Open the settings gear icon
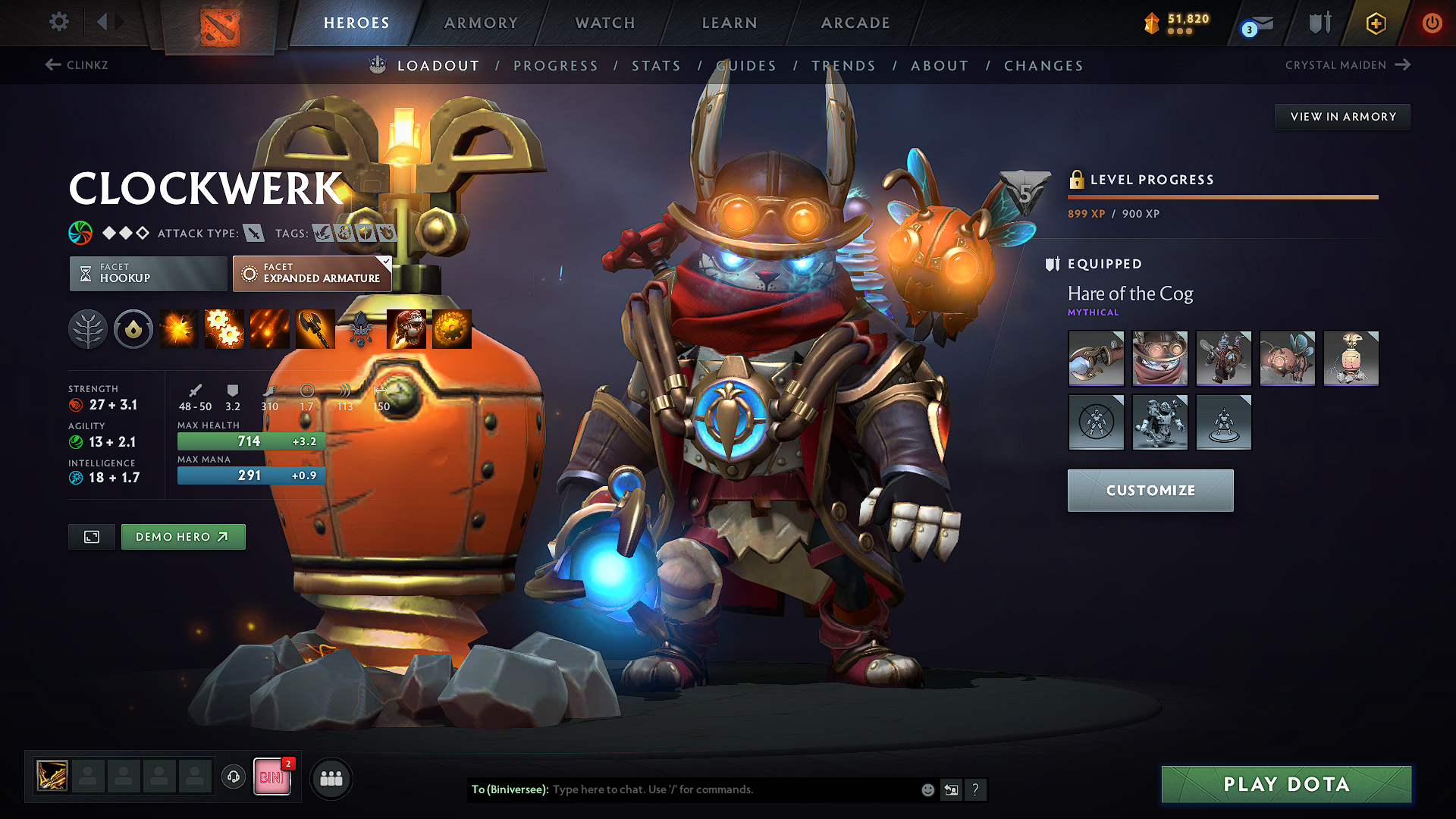 58,22
